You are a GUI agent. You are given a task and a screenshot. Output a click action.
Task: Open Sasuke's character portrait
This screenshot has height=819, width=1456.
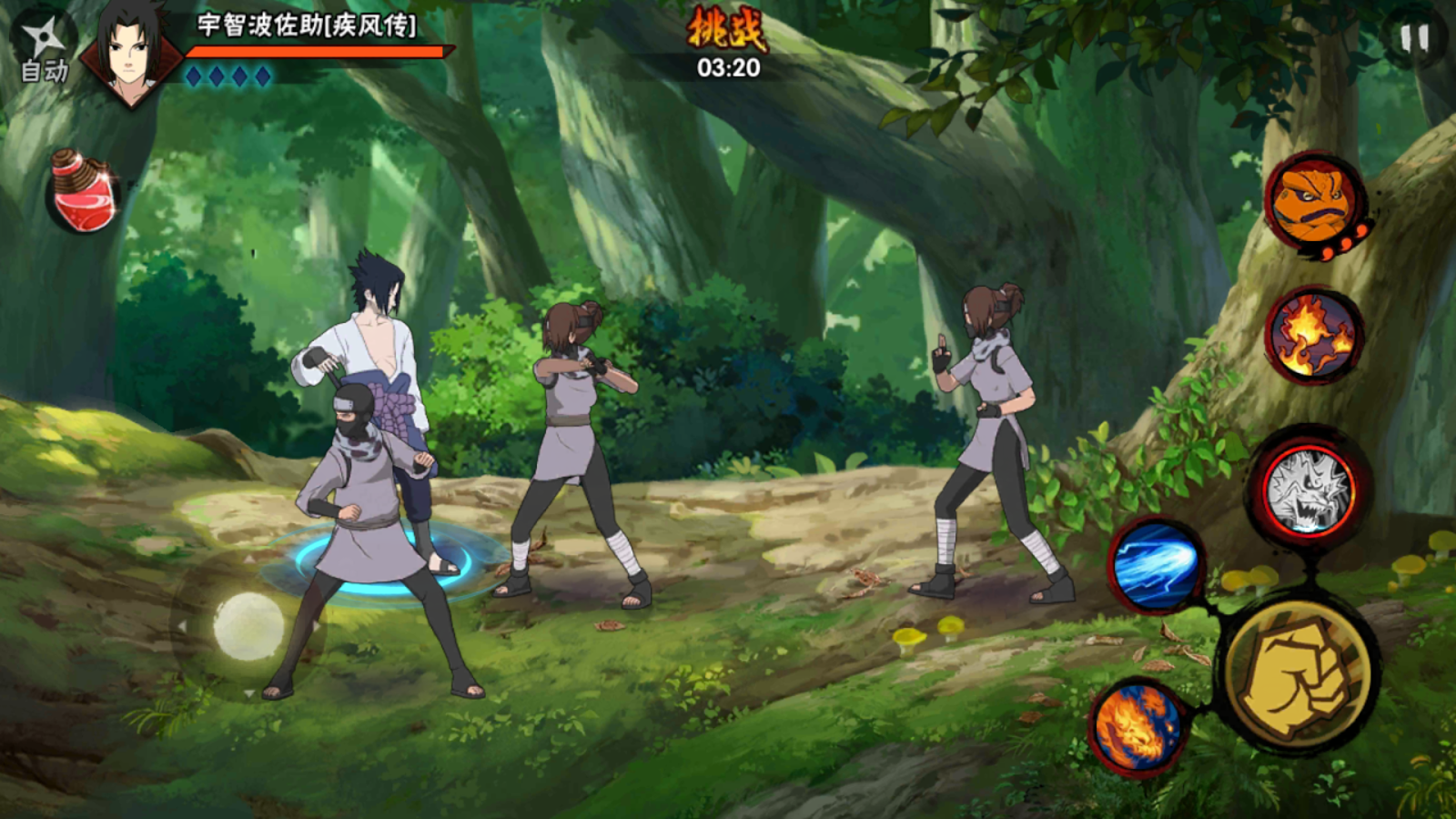coord(130,50)
